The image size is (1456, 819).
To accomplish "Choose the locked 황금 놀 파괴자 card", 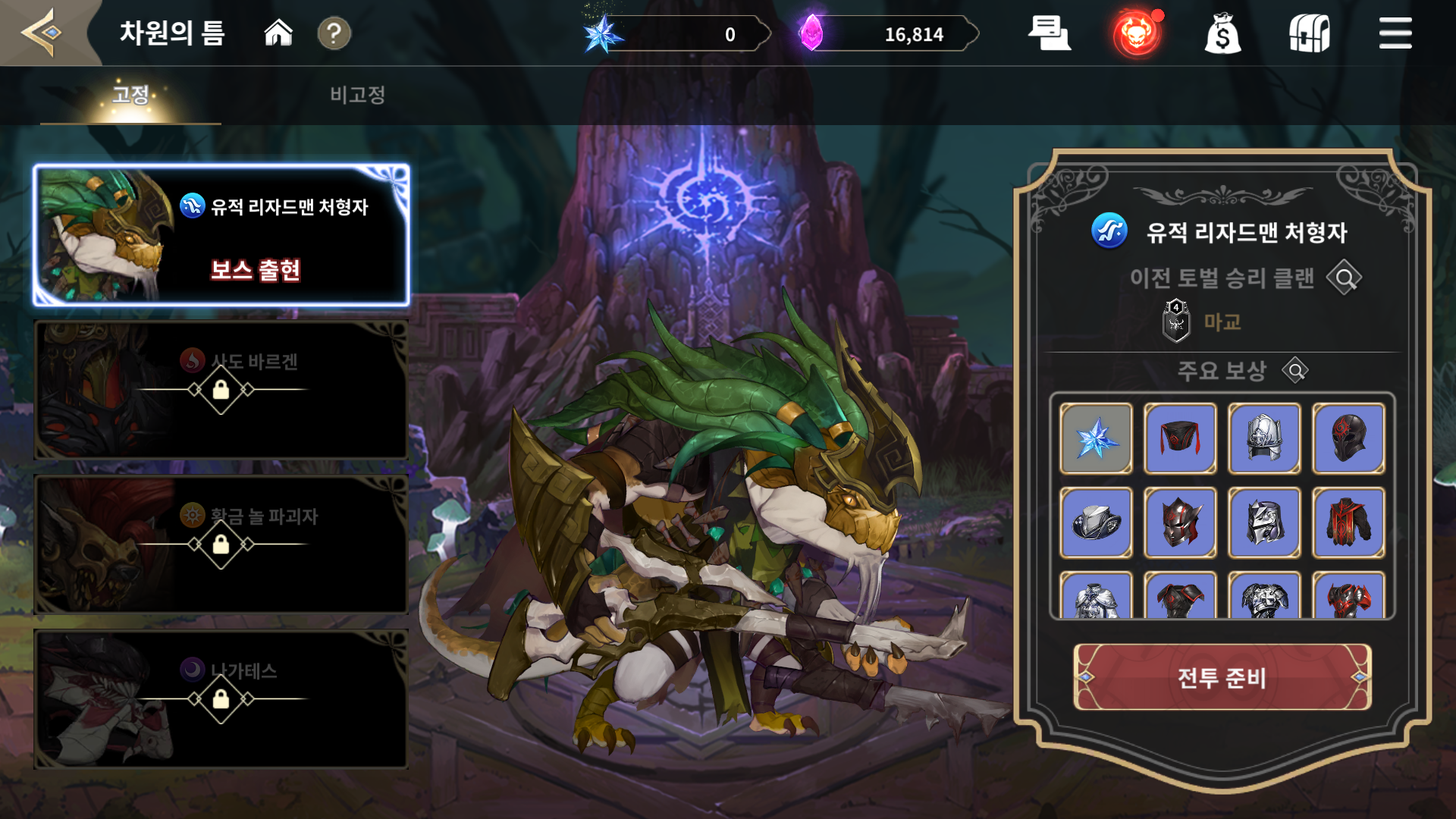I will coord(221,544).
